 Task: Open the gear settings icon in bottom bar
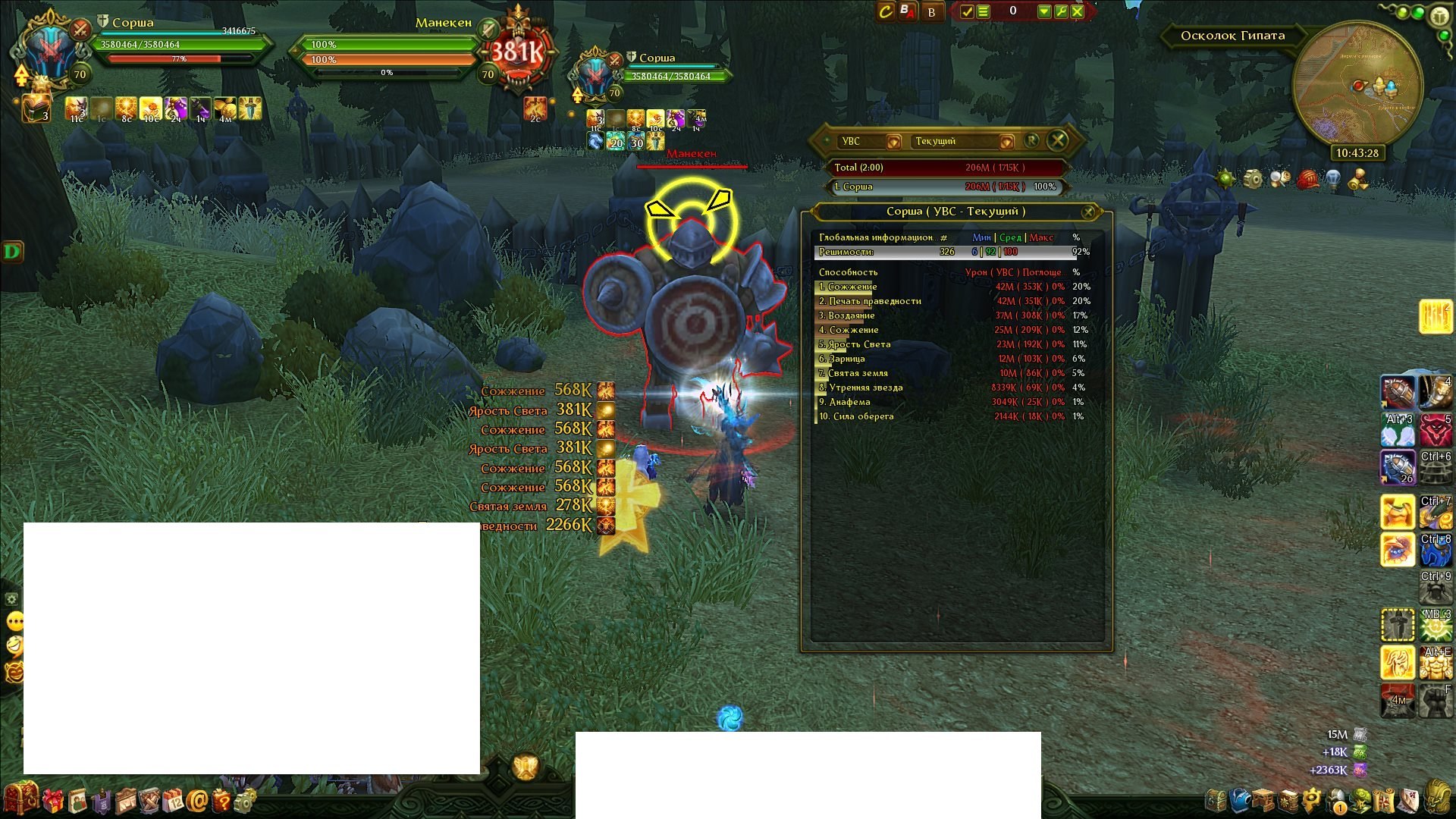coord(246,800)
